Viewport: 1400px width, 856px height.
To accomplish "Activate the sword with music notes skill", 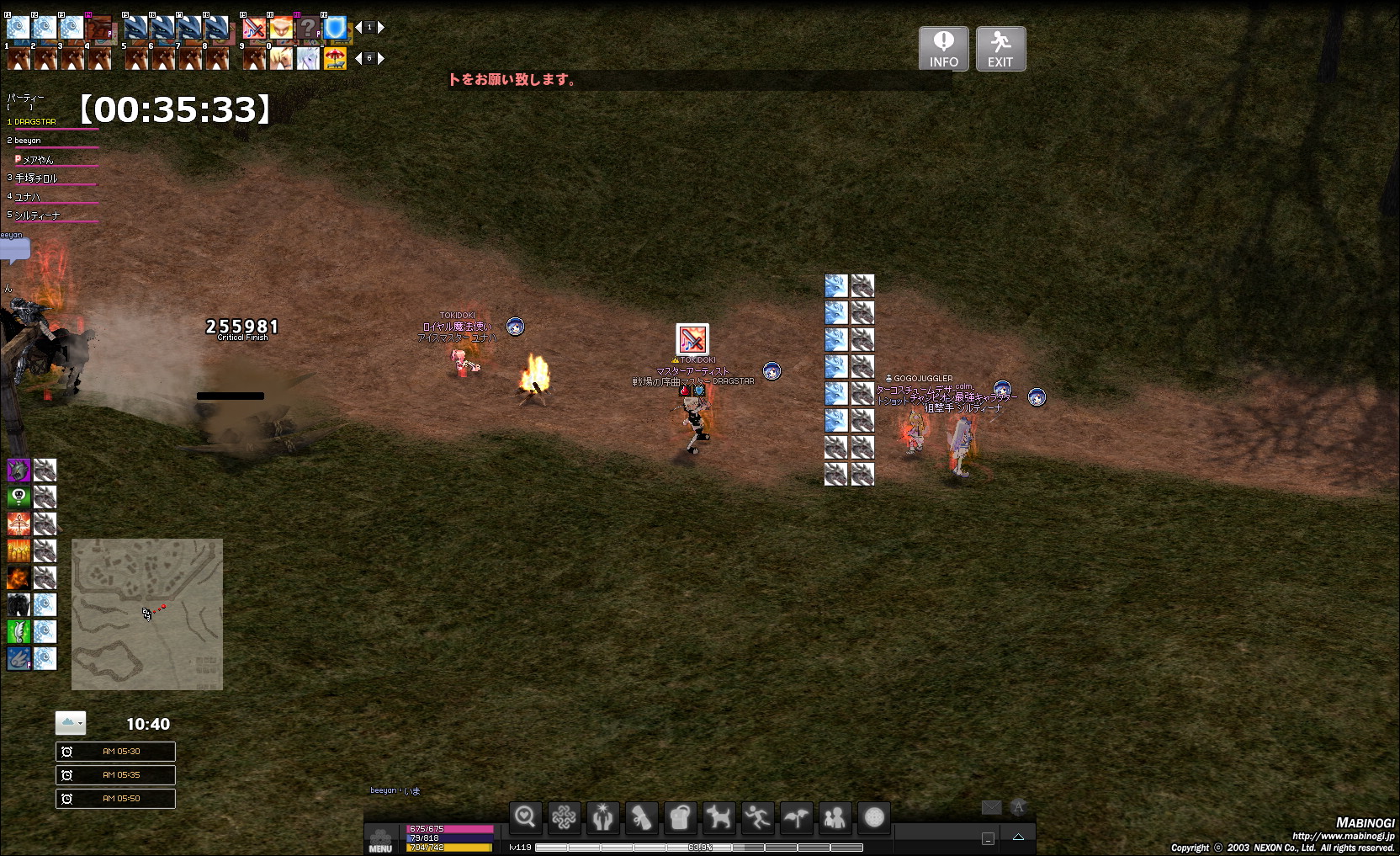I will coord(254,29).
